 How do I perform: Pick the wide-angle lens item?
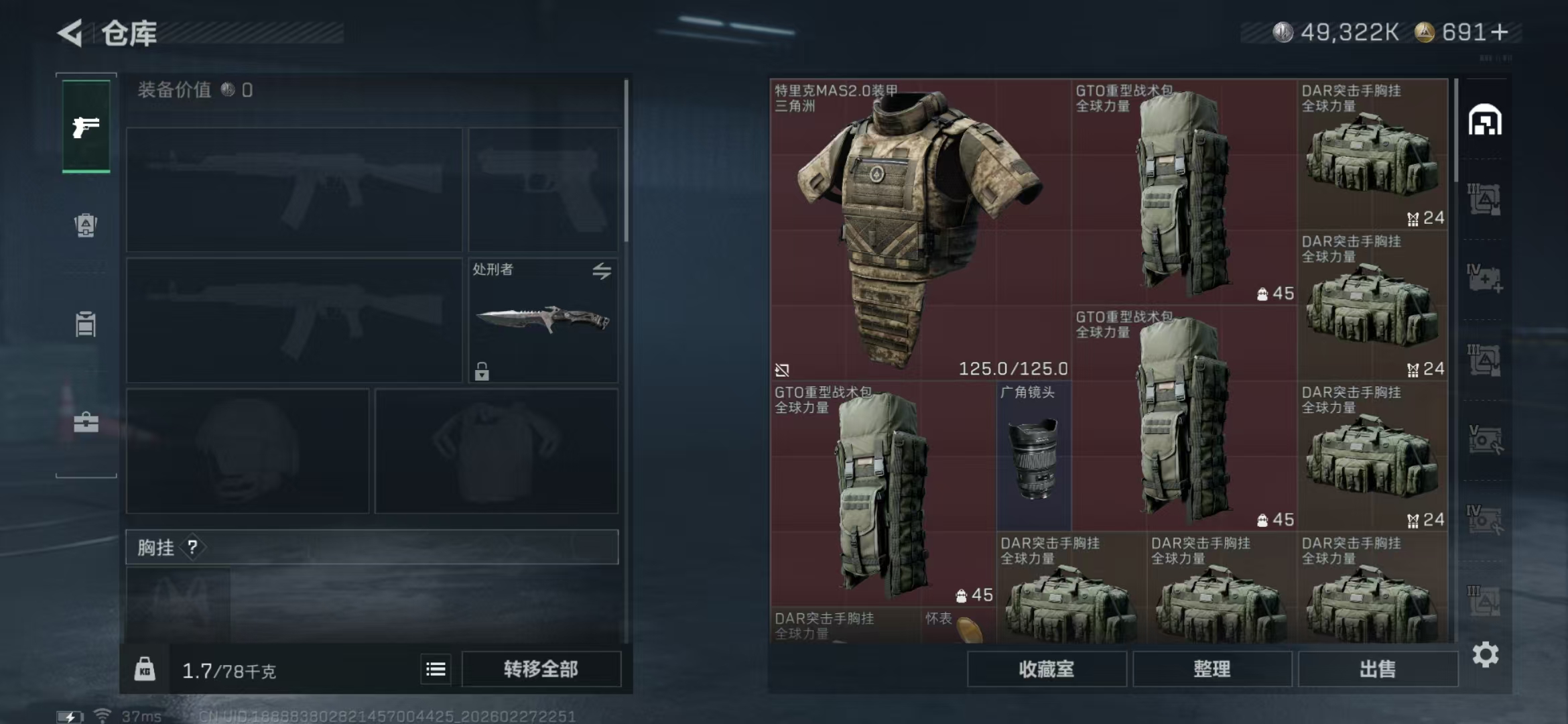1033,456
